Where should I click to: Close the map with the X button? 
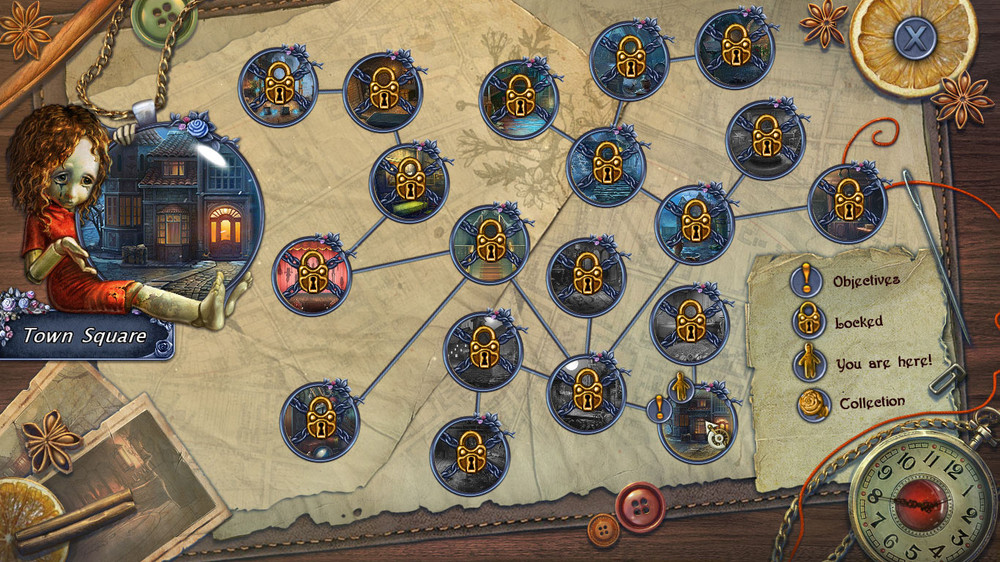(912, 41)
